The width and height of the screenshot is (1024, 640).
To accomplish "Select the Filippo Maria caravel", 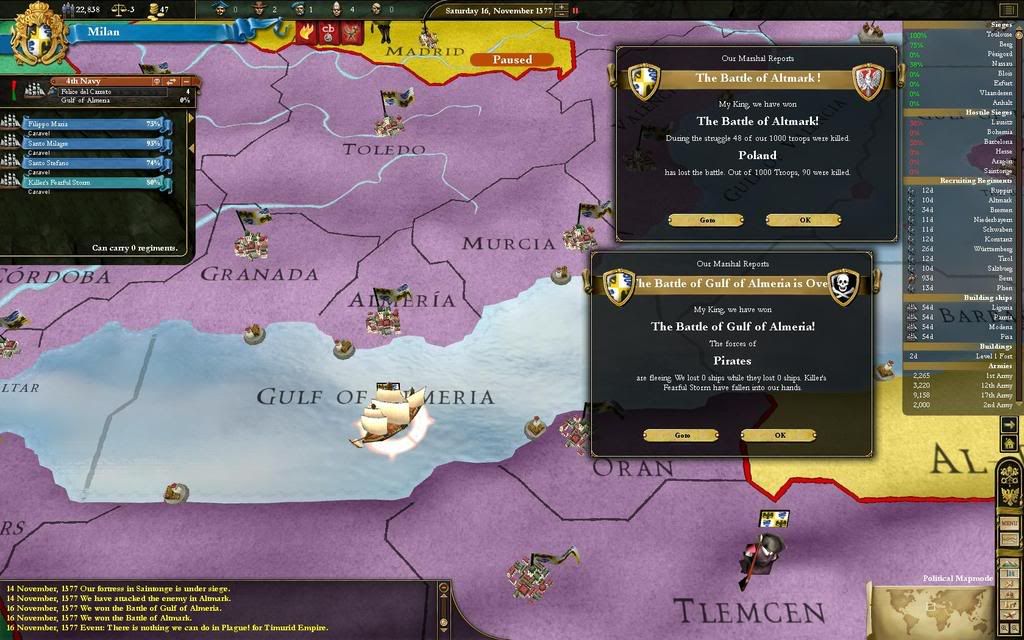I will (90, 125).
